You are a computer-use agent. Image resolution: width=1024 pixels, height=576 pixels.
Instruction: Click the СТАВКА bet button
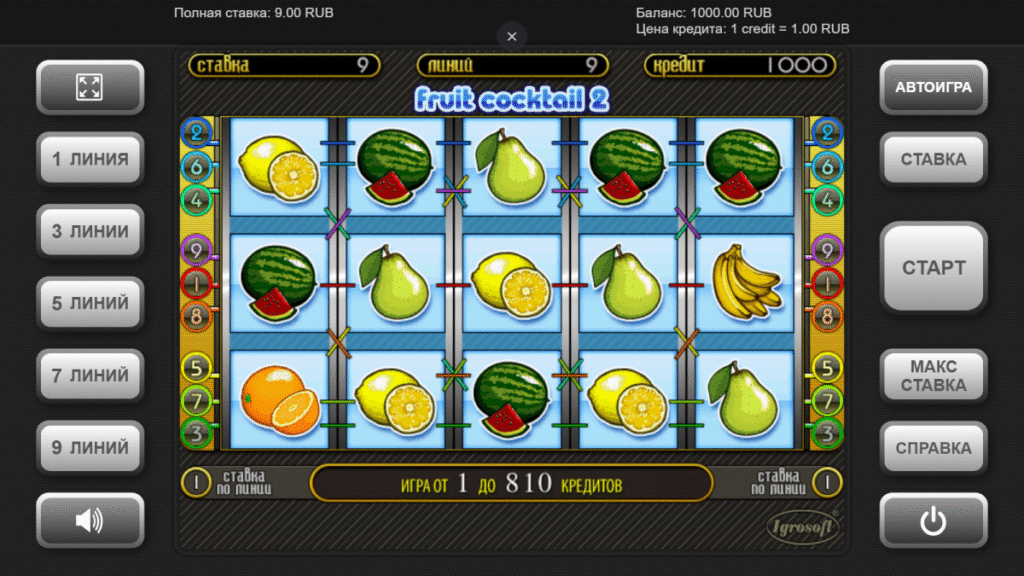coord(933,159)
